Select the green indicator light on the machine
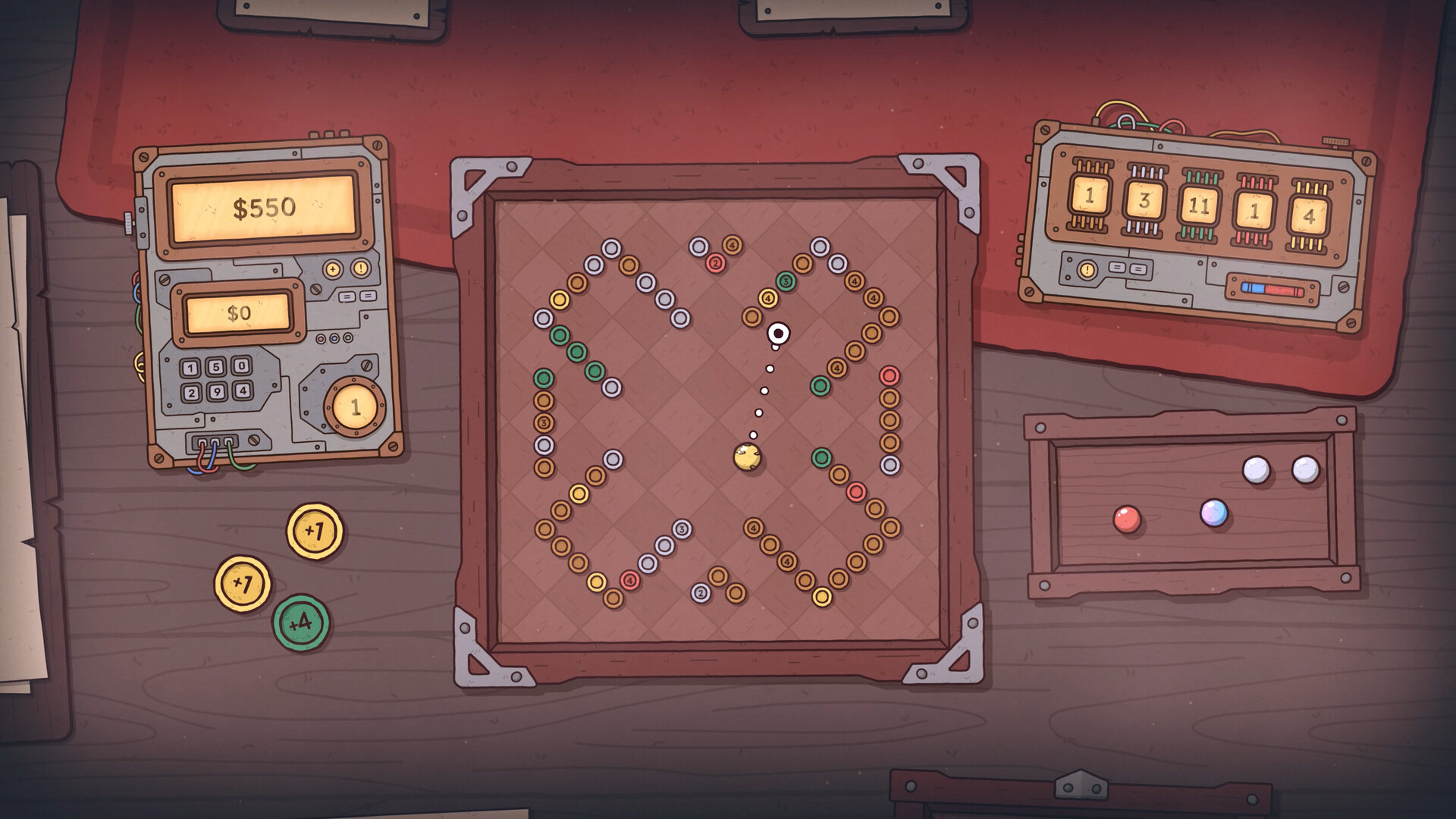 [347, 337]
